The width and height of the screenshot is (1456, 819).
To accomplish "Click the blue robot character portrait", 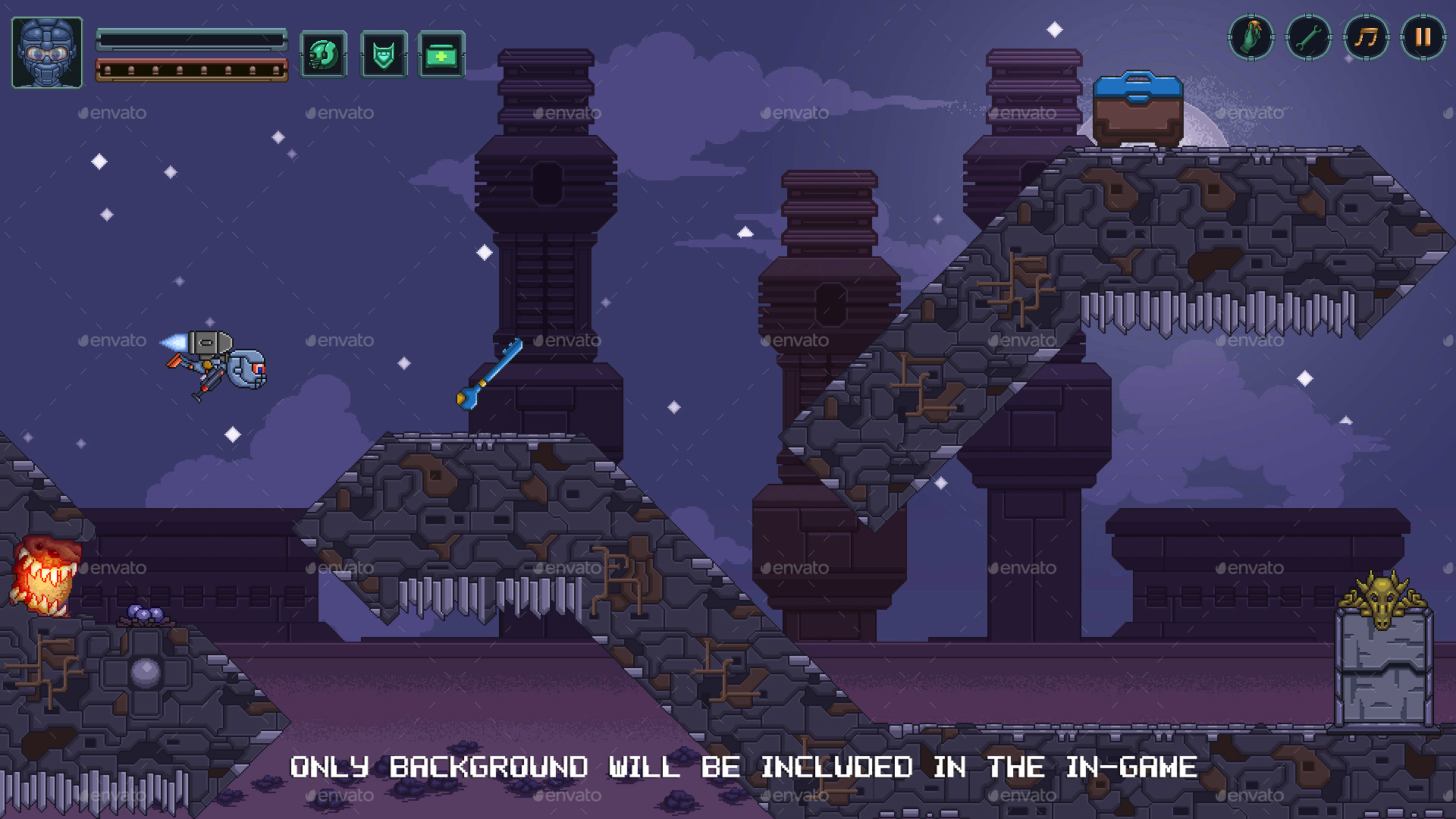I will (x=47, y=50).
